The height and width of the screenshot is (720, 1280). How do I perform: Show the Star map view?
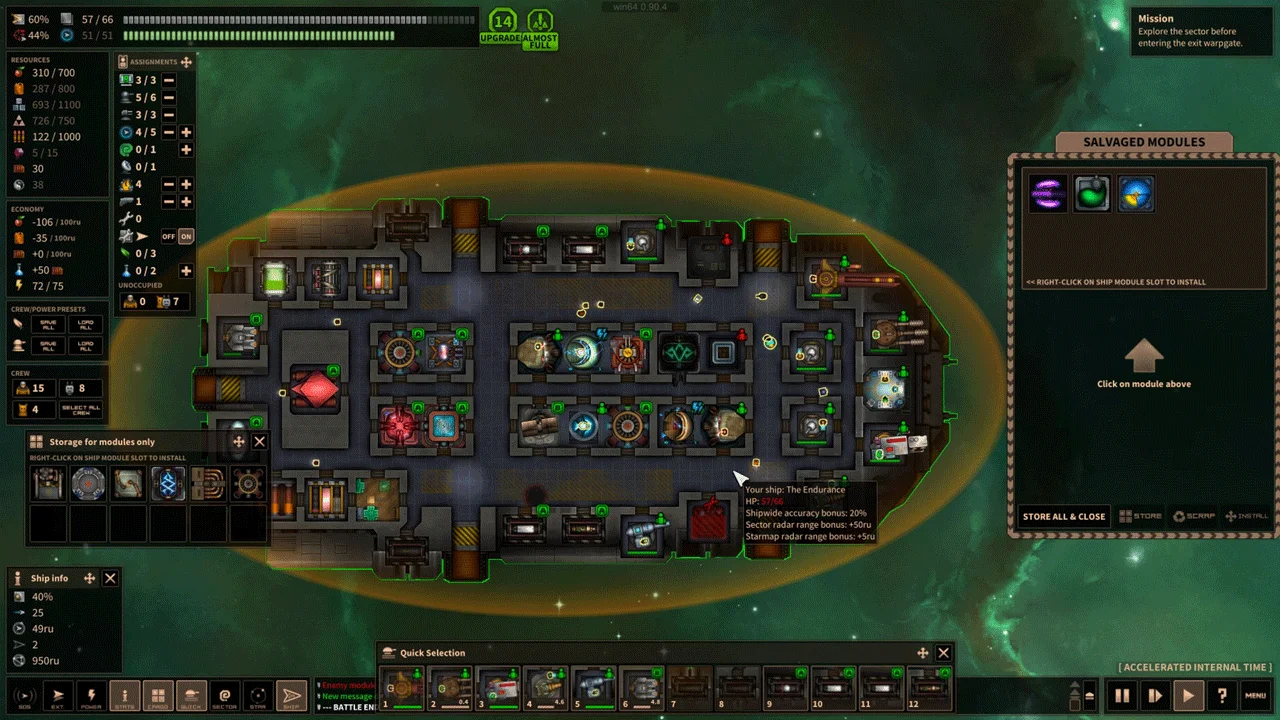(x=258, y=695)
